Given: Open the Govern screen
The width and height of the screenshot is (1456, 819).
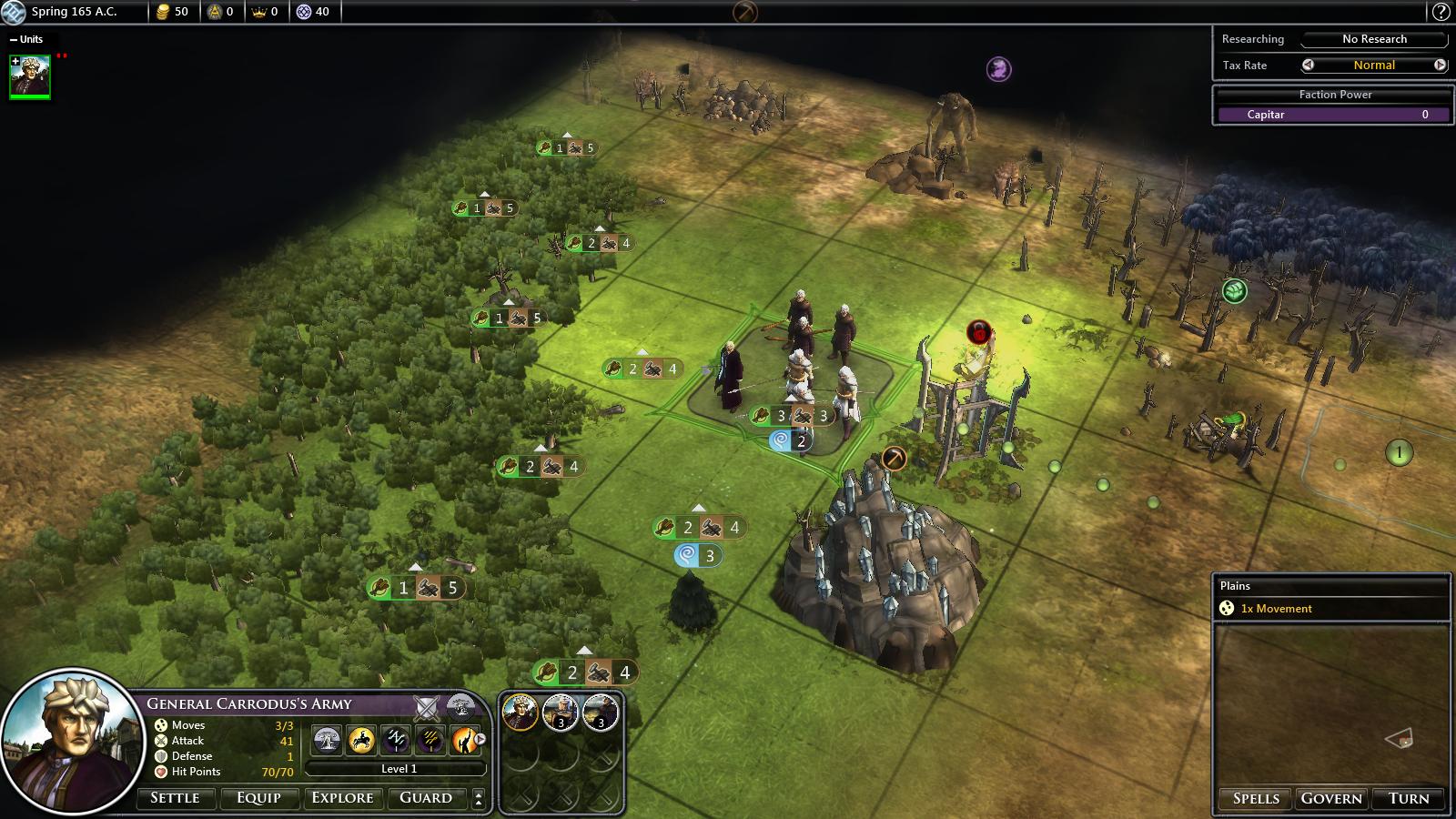Looking at the screenshot, I should [1331, 798].
